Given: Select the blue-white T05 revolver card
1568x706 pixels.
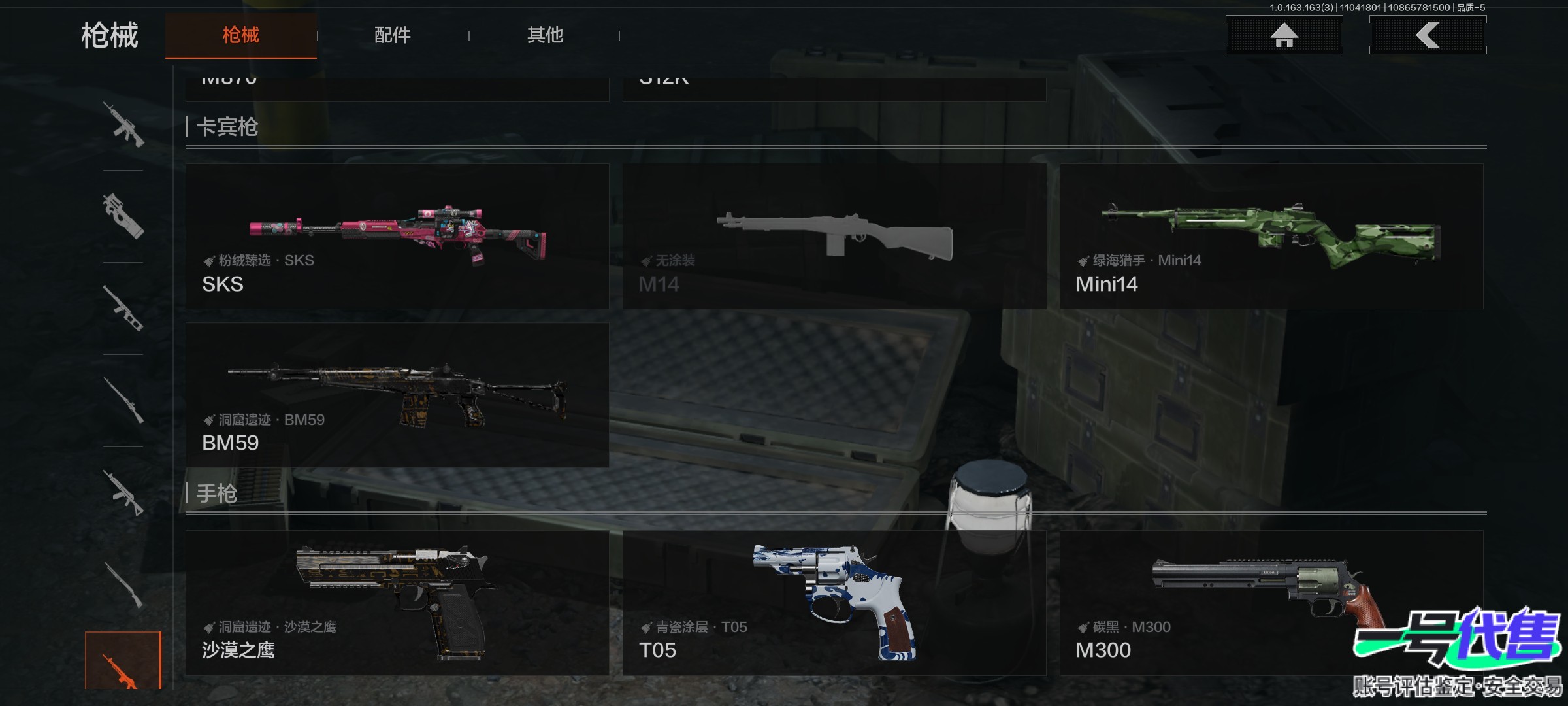Looking at the screenshot, I should click(x=834, y=603).
